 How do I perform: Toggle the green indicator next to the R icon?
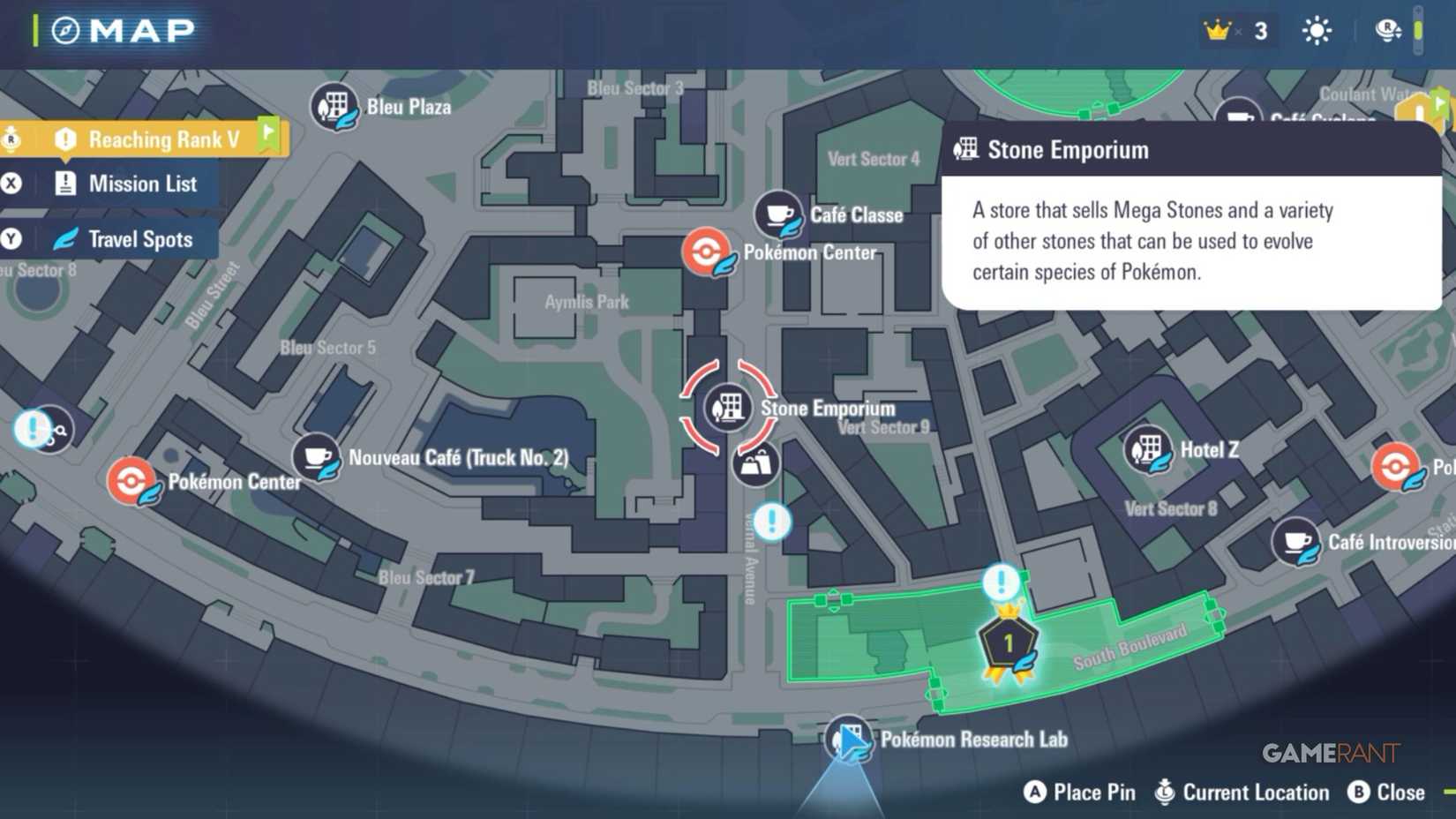[x=1419, y=29]
